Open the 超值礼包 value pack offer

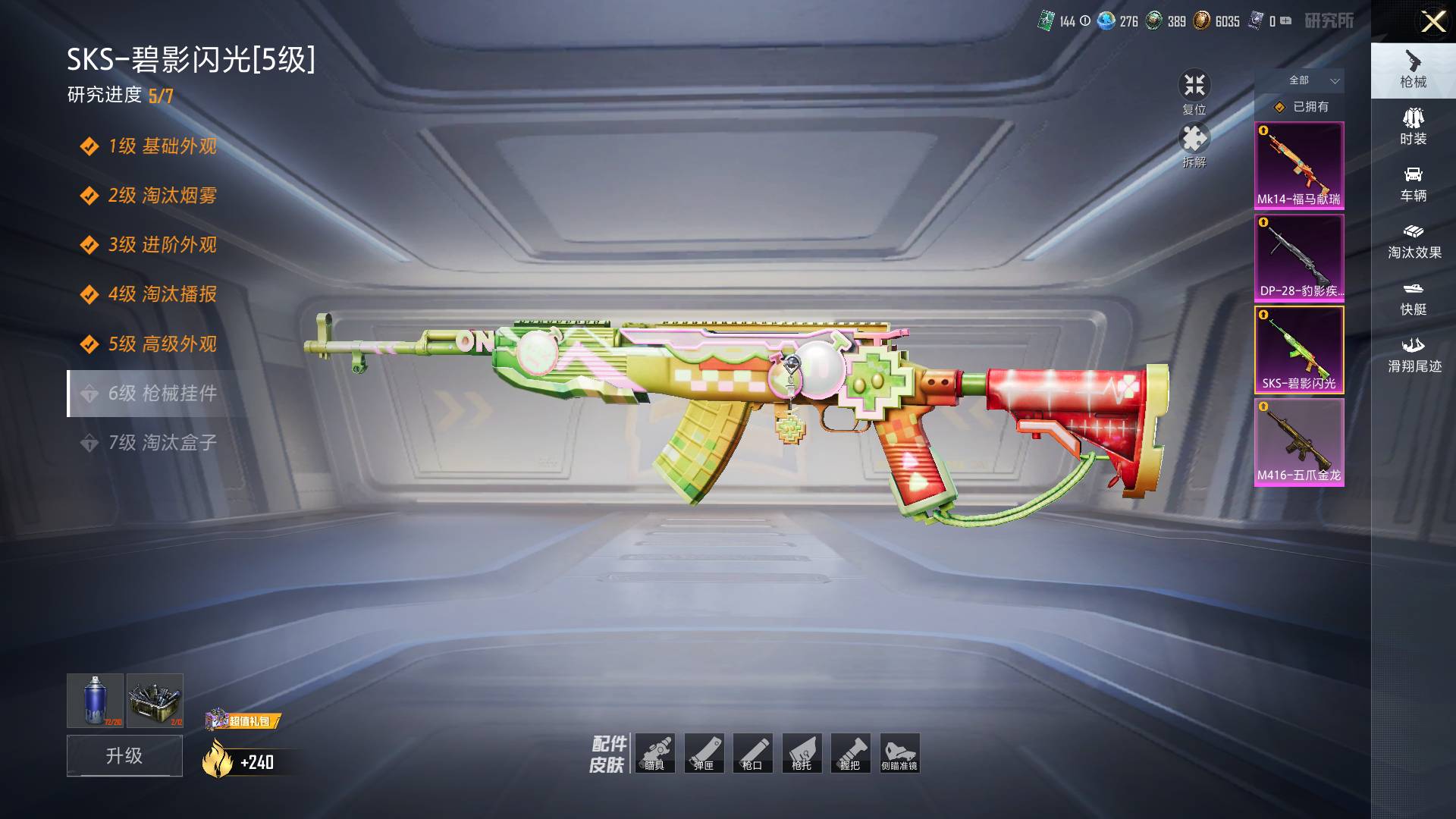243,720
